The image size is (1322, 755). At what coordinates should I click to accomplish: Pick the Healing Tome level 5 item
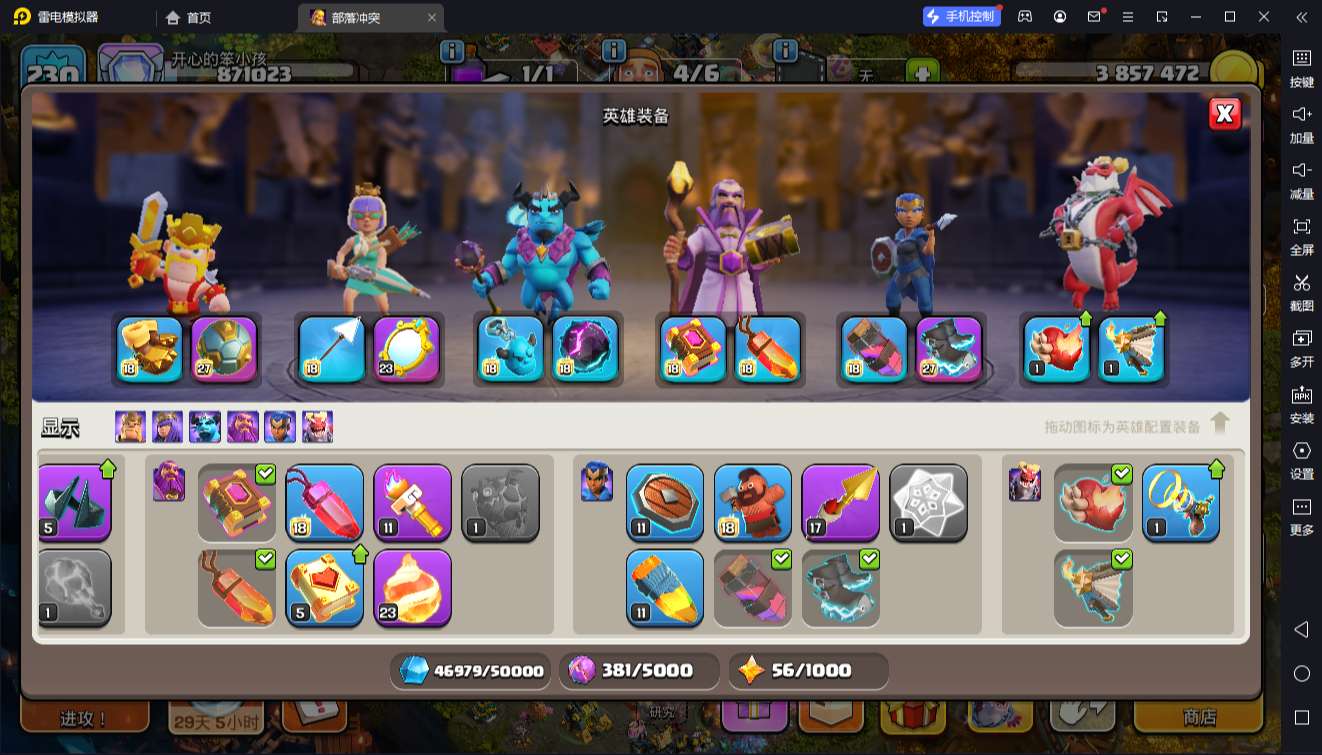point(325,587)
